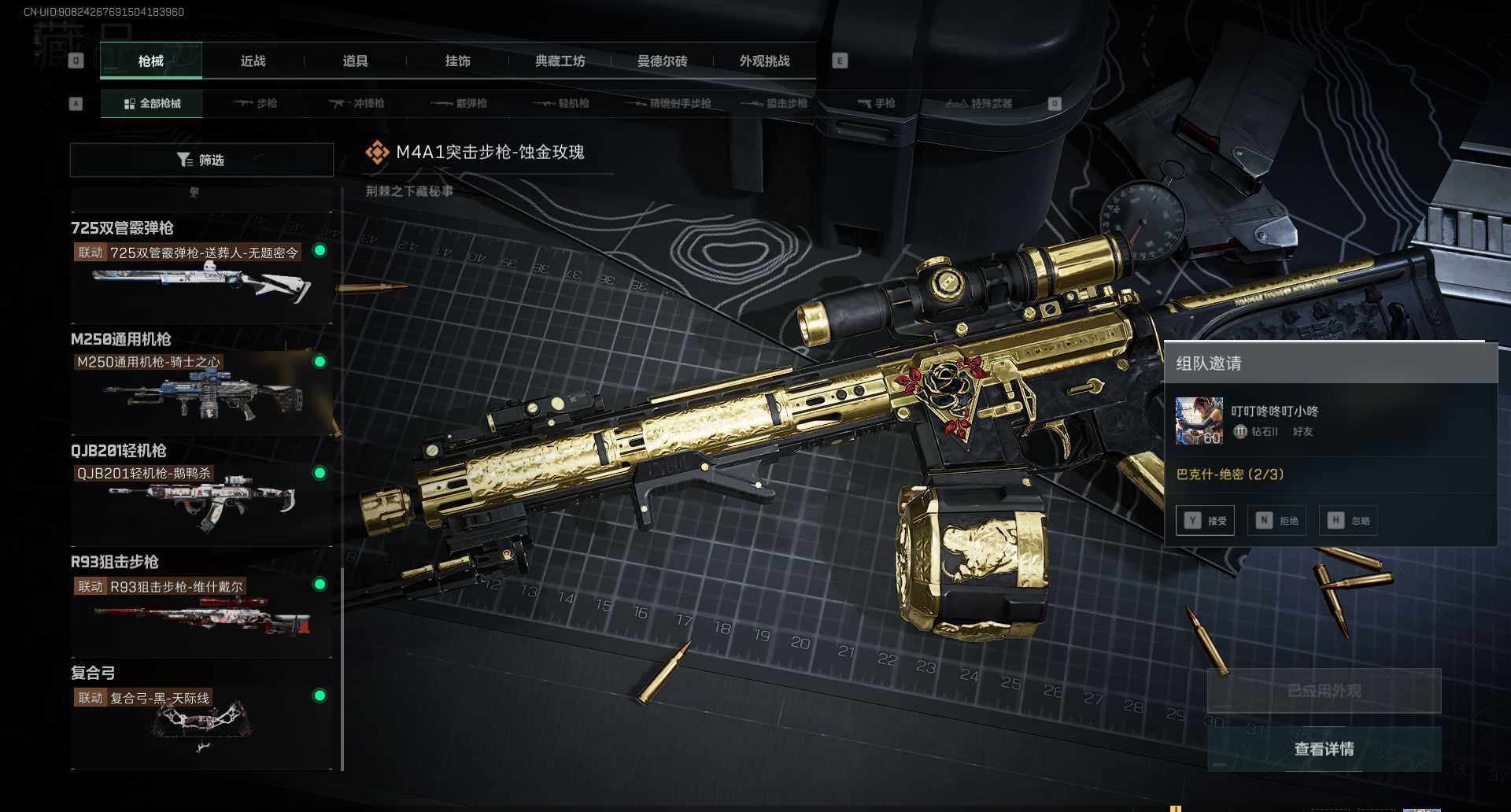Show the 外观挑战 challenges tab
Image resolution: width=1511 pixels, height=812 pixels.
[764, 61]
